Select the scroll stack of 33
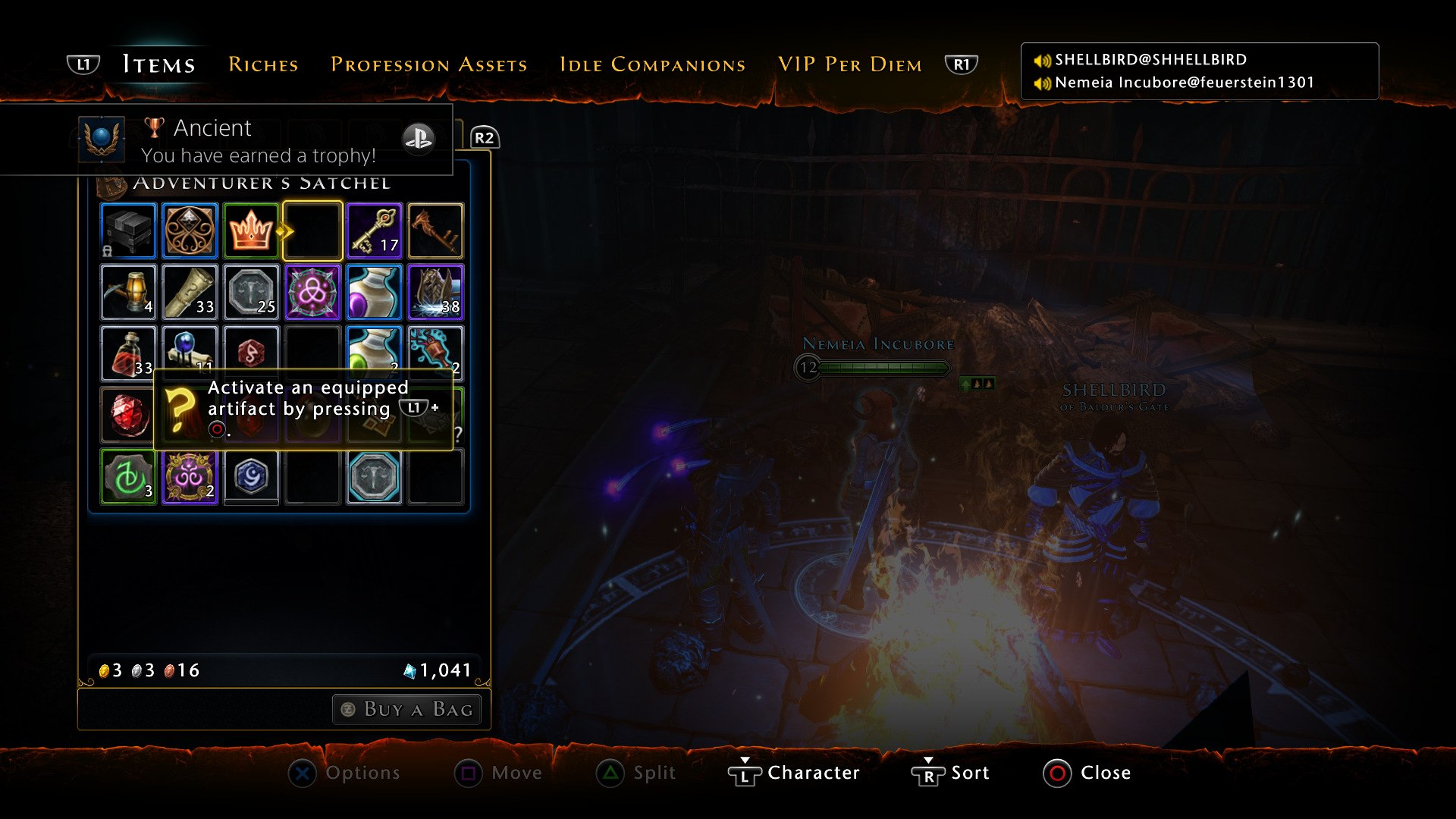This screenshot has width=1456, height=819. coord(190,292)
